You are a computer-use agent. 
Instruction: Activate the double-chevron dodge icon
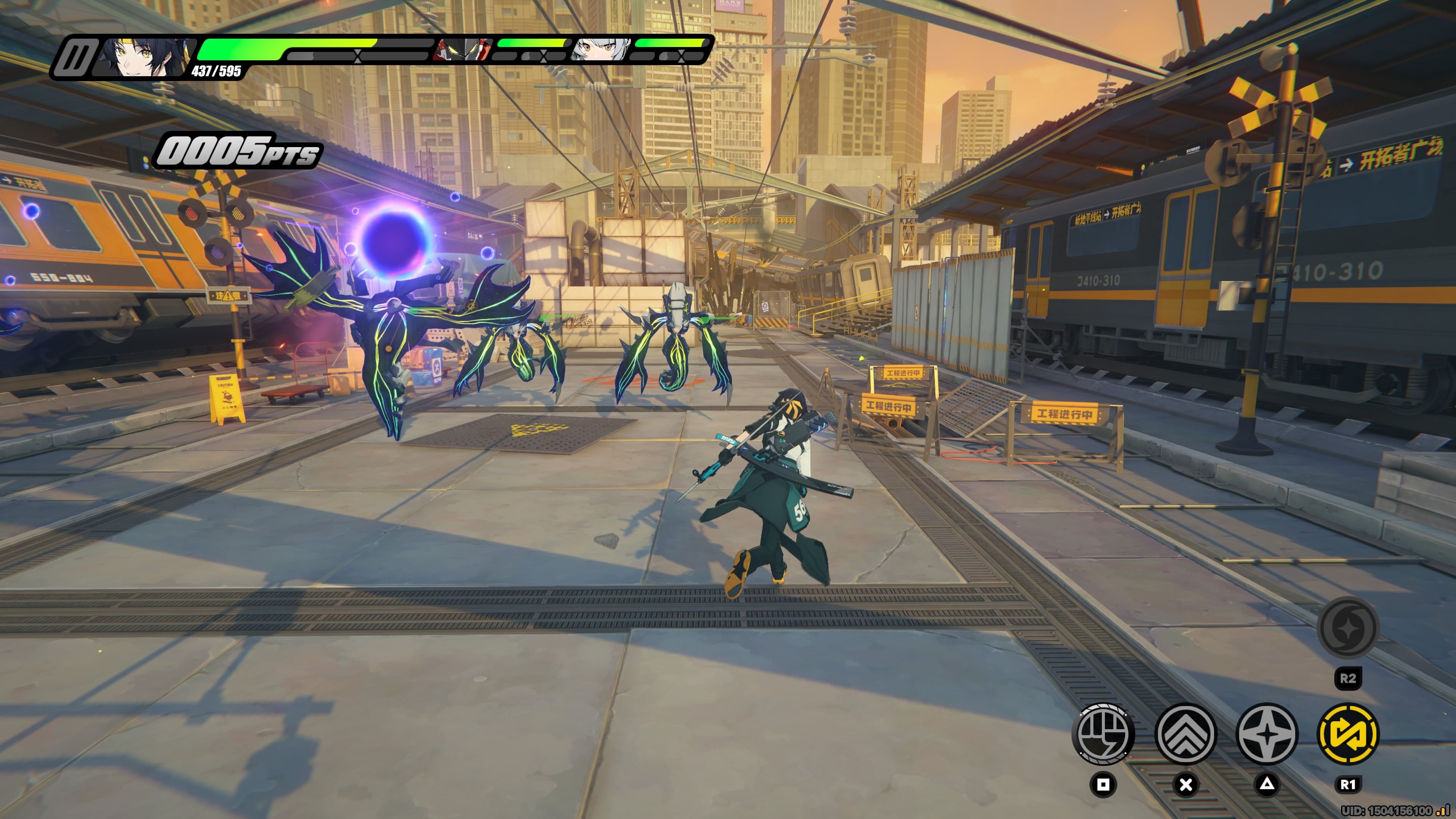coord(1185,734)
